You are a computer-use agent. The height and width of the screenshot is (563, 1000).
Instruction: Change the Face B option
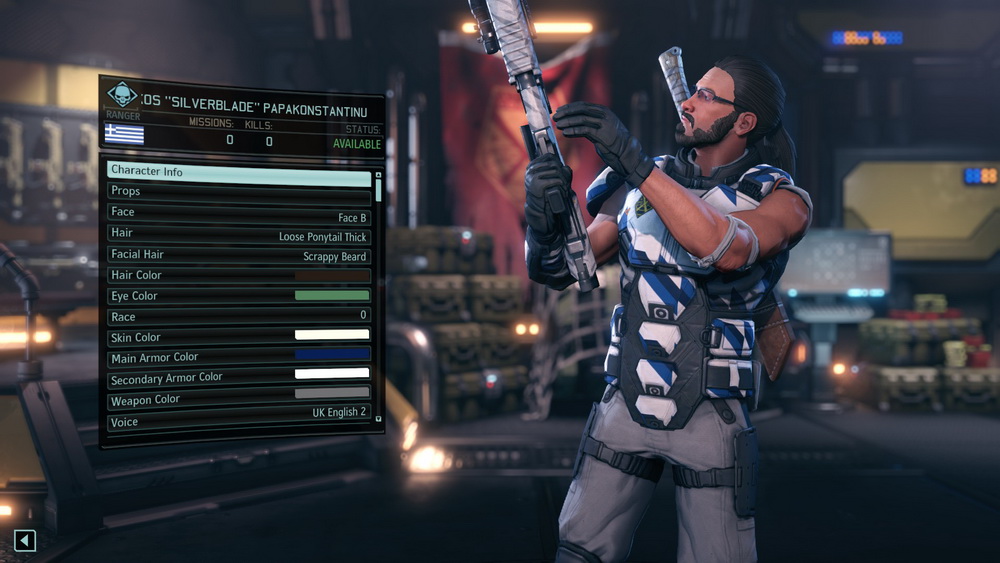pyautogui.click(x=239, y=213)
